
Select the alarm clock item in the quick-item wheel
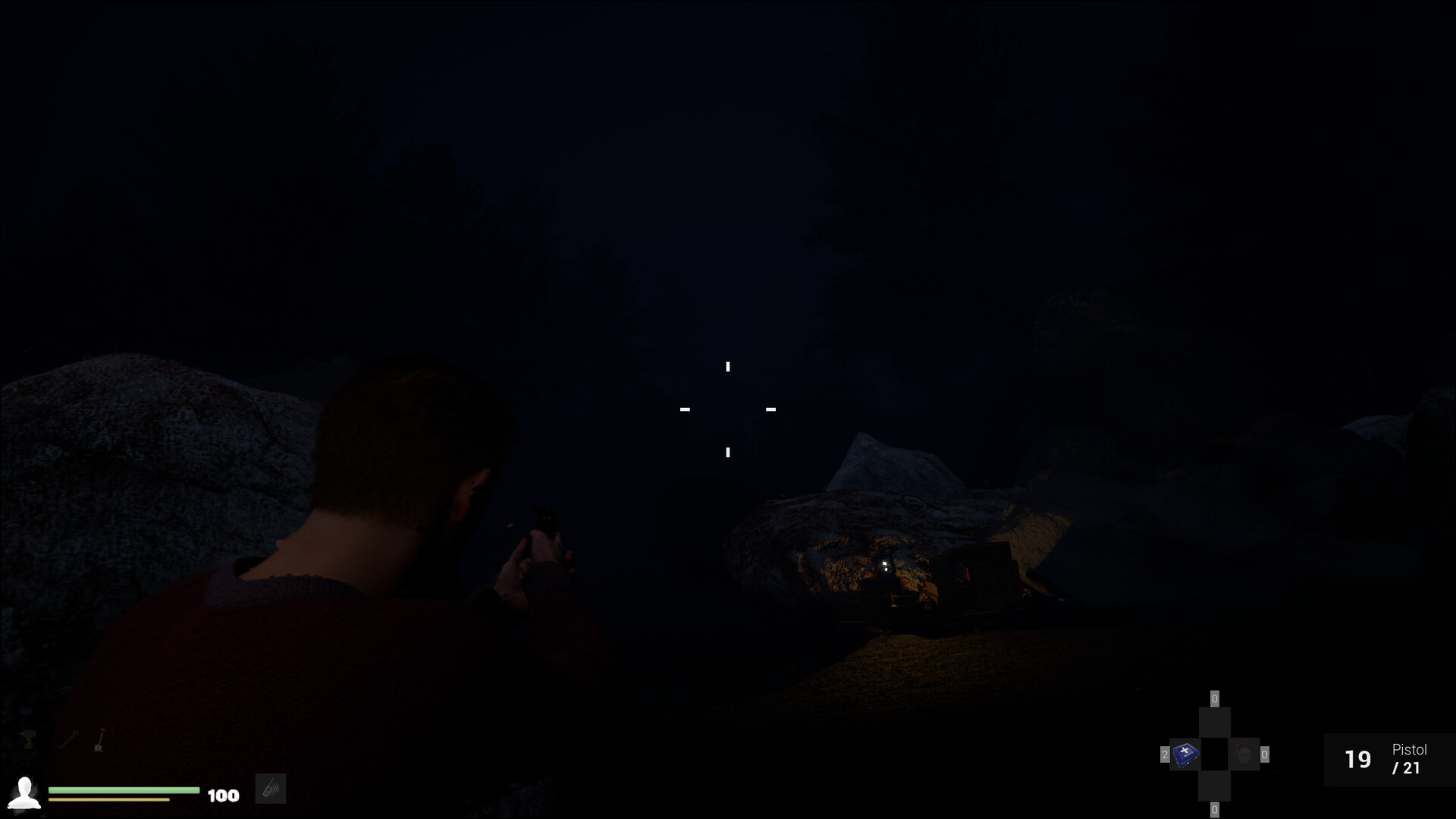coord(1244,755)
